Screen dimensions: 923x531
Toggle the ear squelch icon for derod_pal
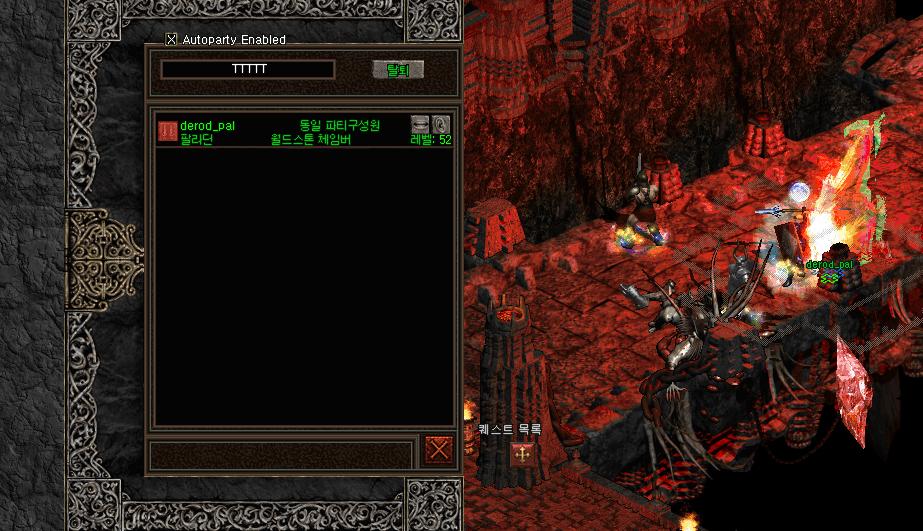(x=441, y=125)
